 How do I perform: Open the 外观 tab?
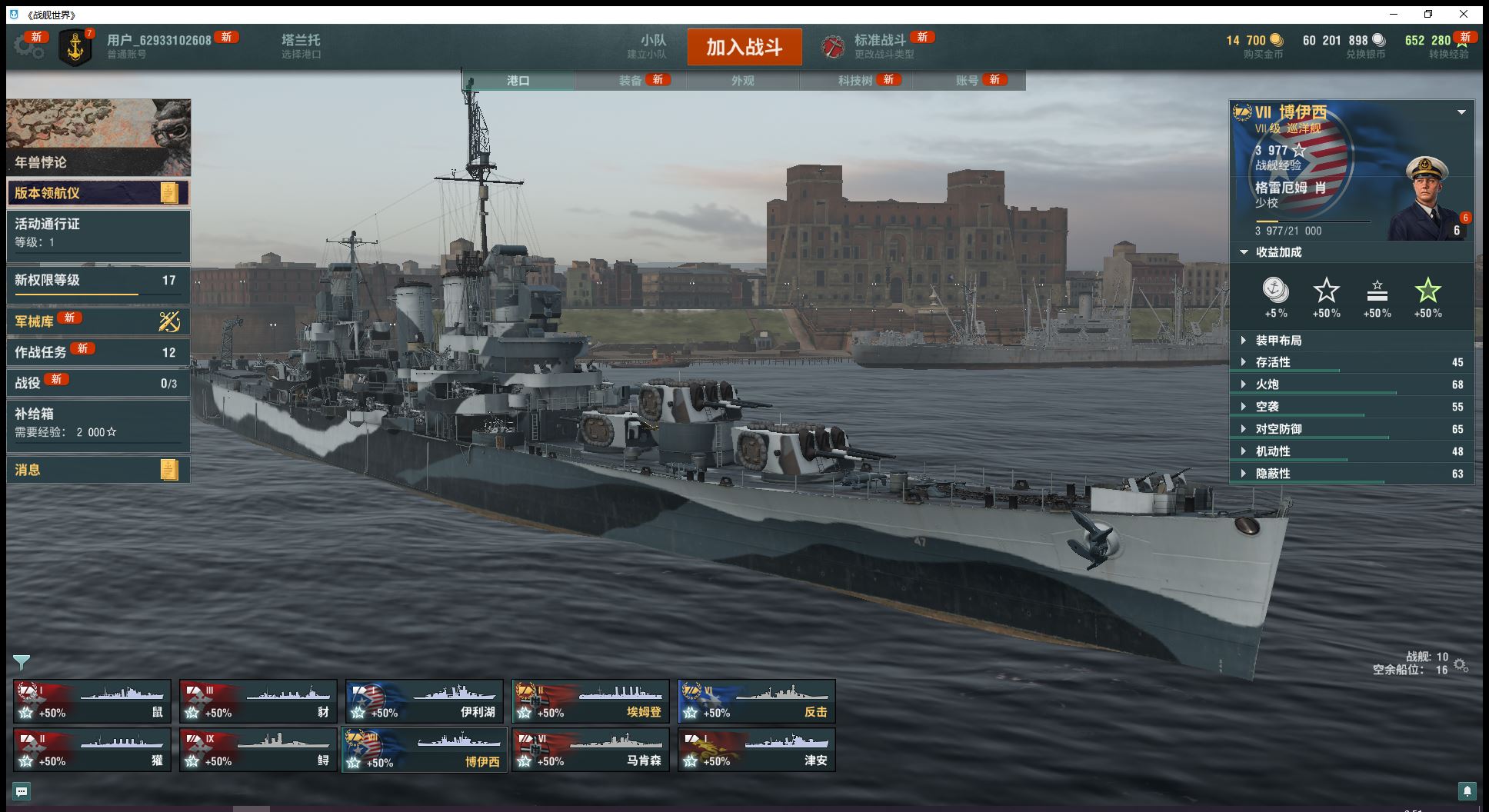(x=742, y=81)
